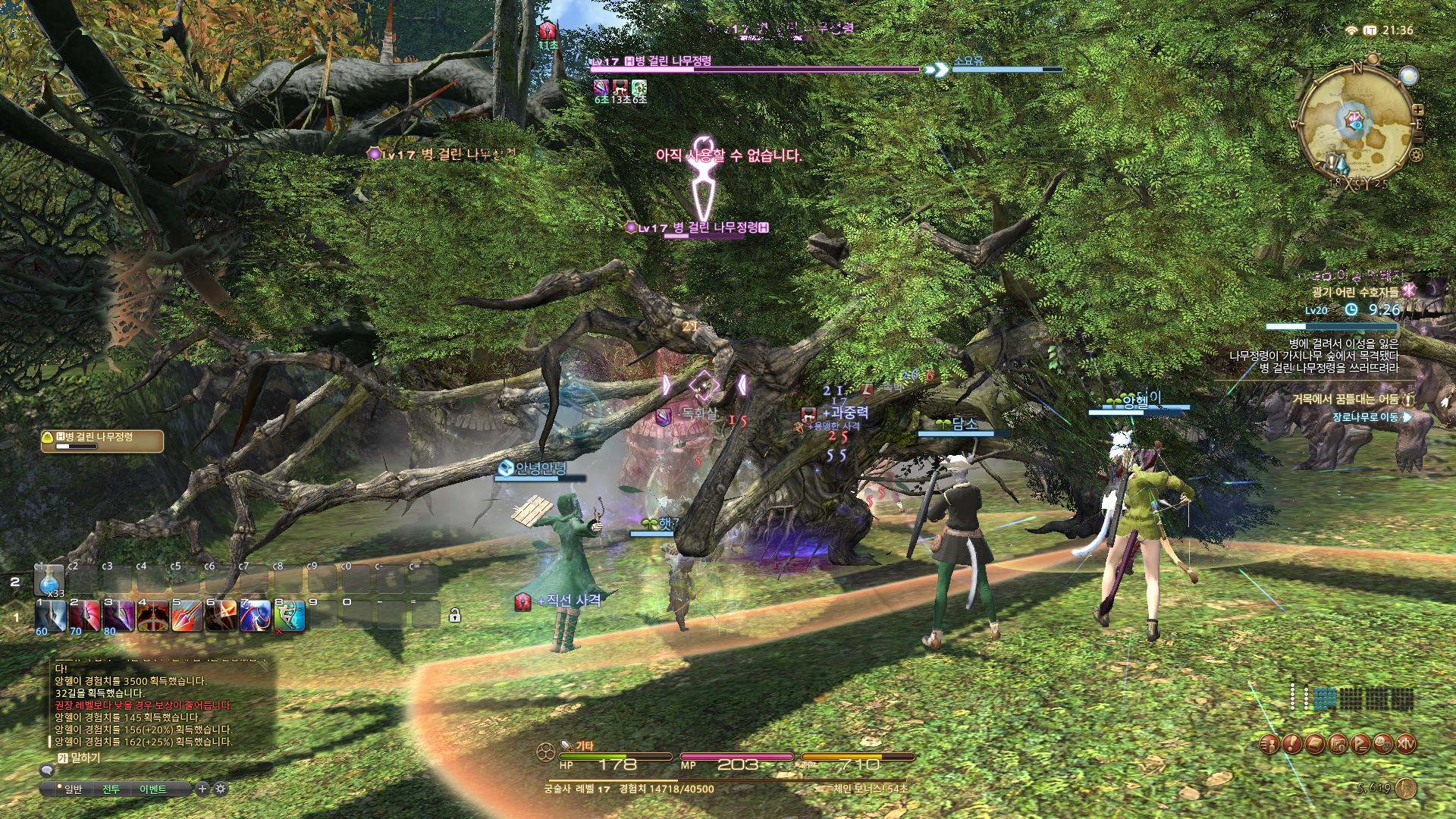
Task: Open chat log settings gear
Action: click(221, 789)
